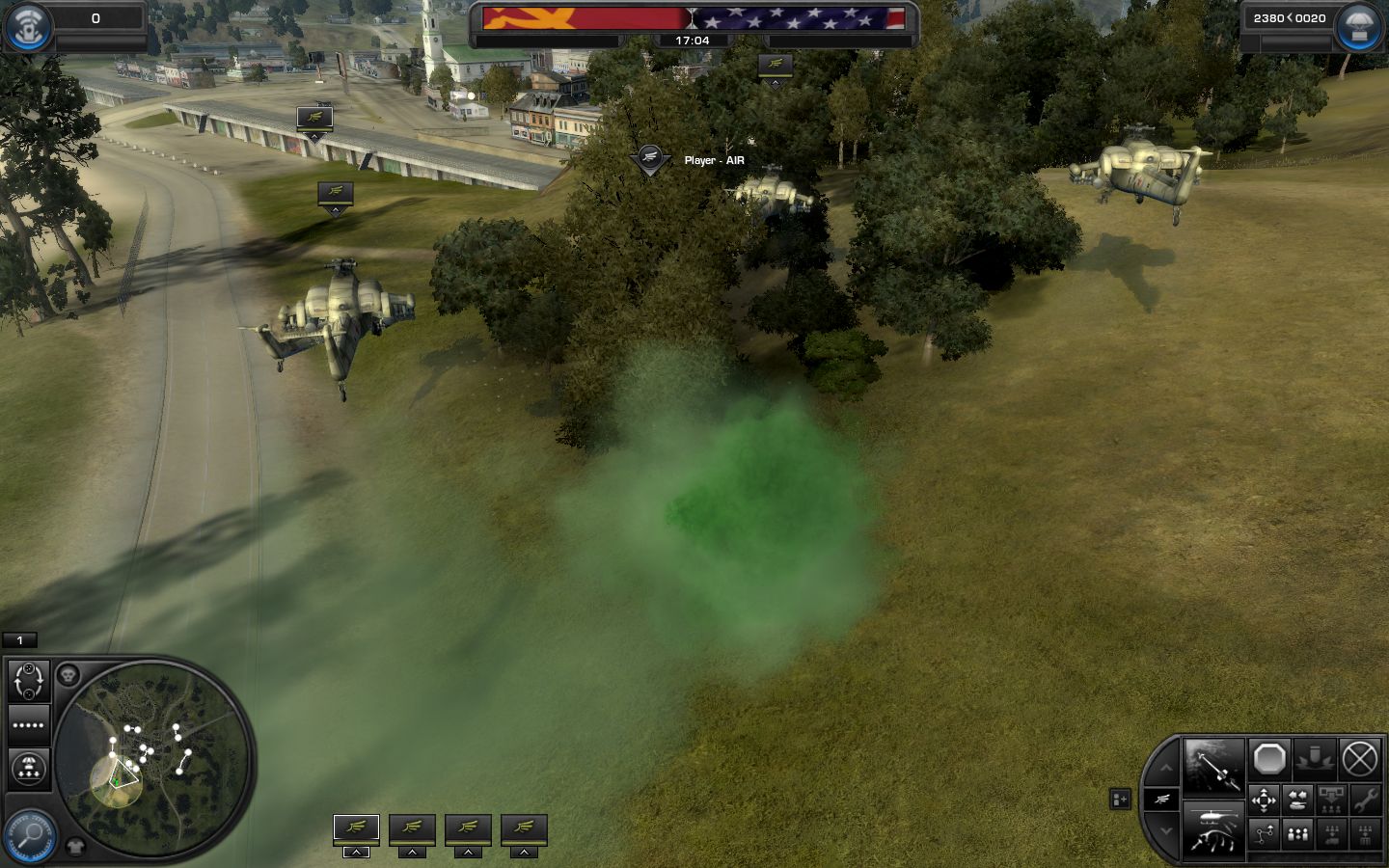Activate the air-to-air missile ability
Screen dimensions: 1389x868
click(1212, 768)
